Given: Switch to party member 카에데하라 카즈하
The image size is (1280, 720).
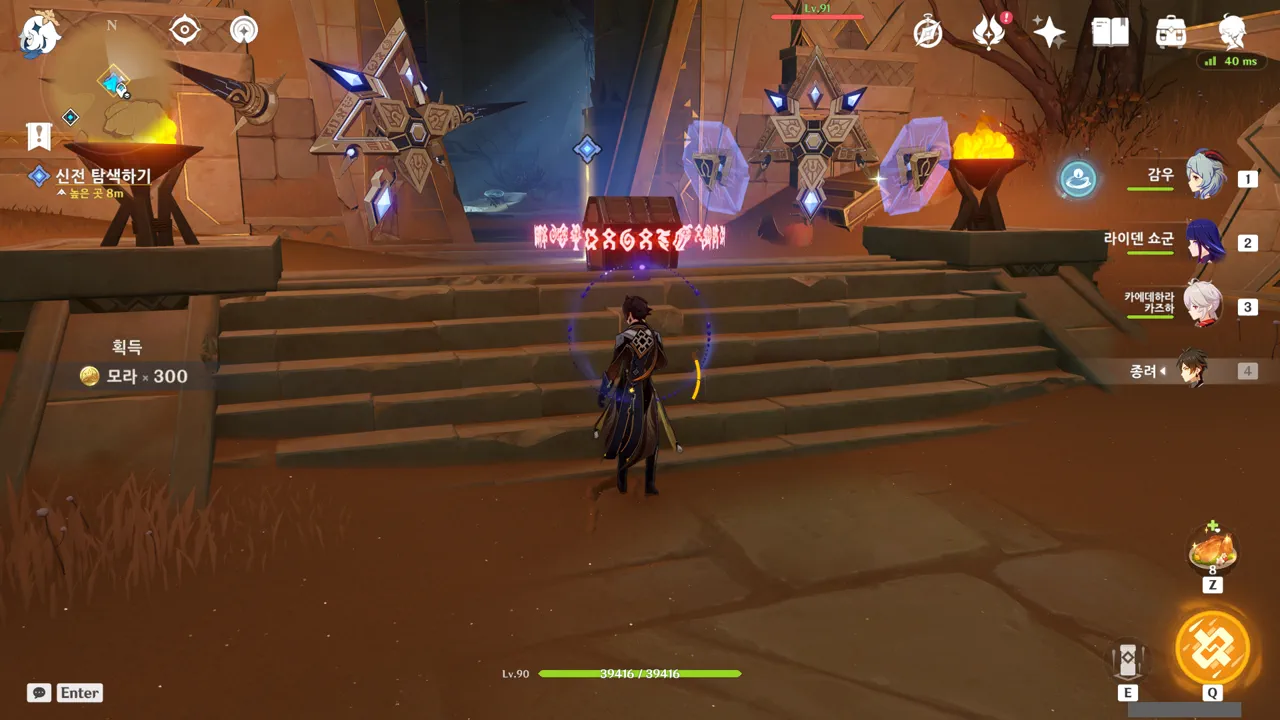Looking at the screenshot, I should (x=1204, y=304).
